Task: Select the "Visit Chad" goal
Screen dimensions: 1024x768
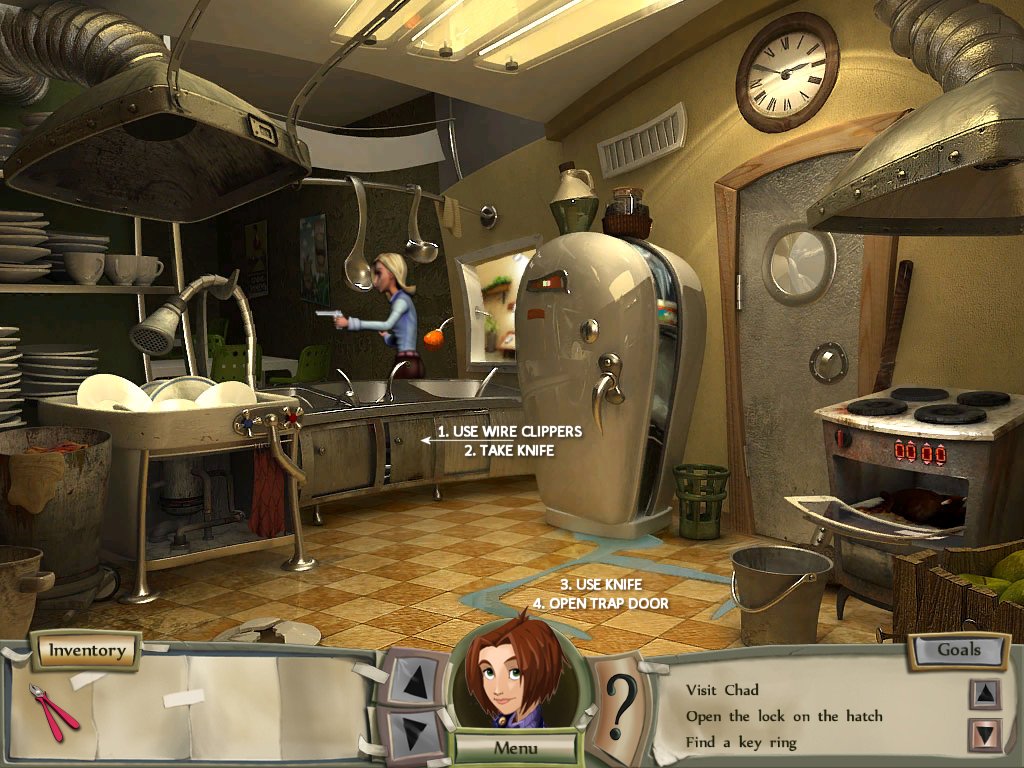Action: [722, 689]
